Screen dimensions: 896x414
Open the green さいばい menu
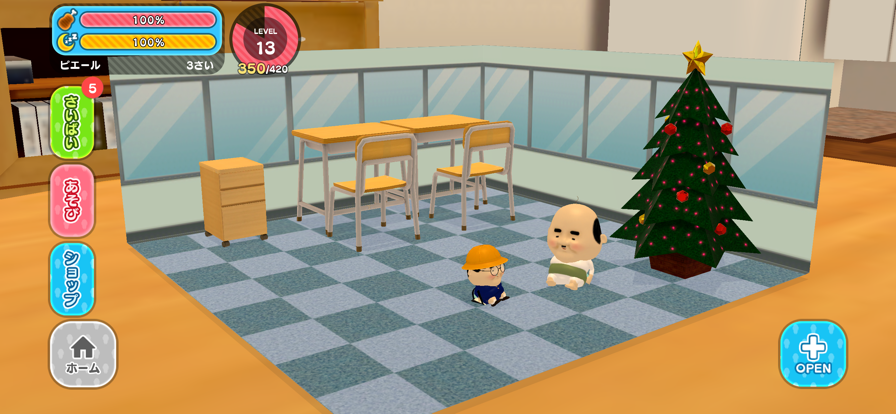pyautogui.click(x=72, y=122)
